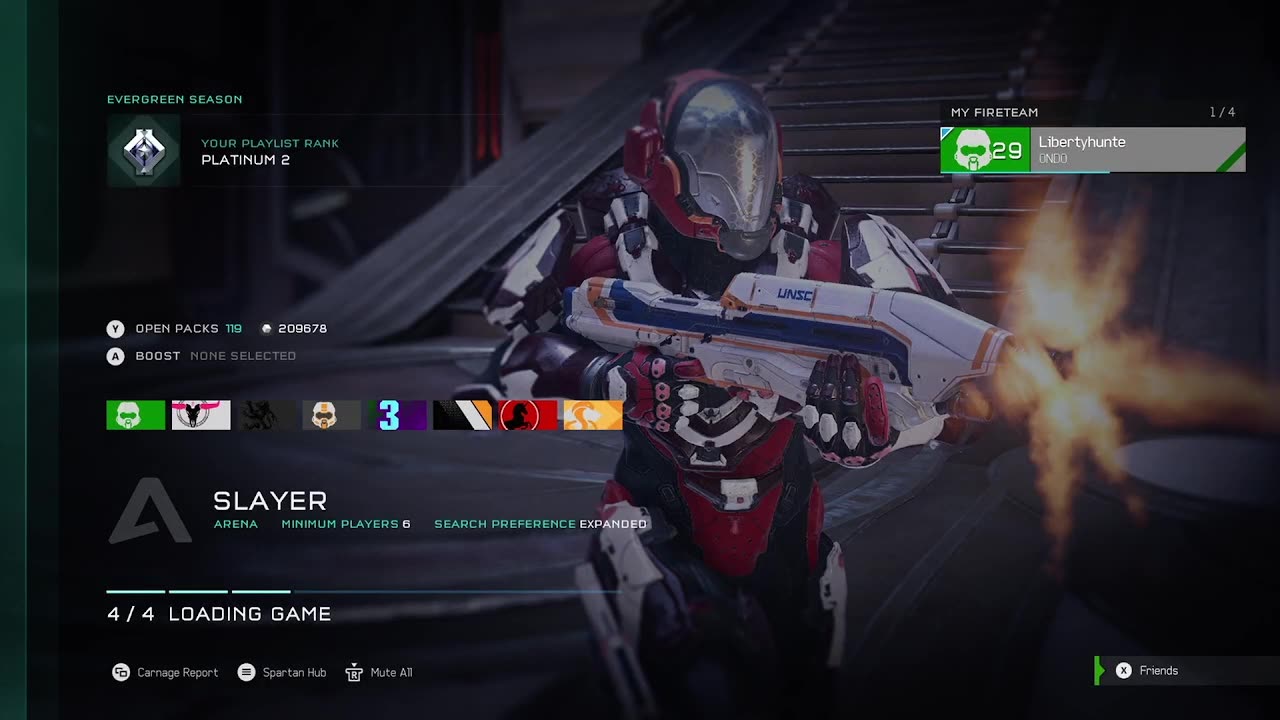Select the Libertyhunte fireteam card
Image resolution: width=1280 pixels, height=720 pixels.
coord(1092,150)
